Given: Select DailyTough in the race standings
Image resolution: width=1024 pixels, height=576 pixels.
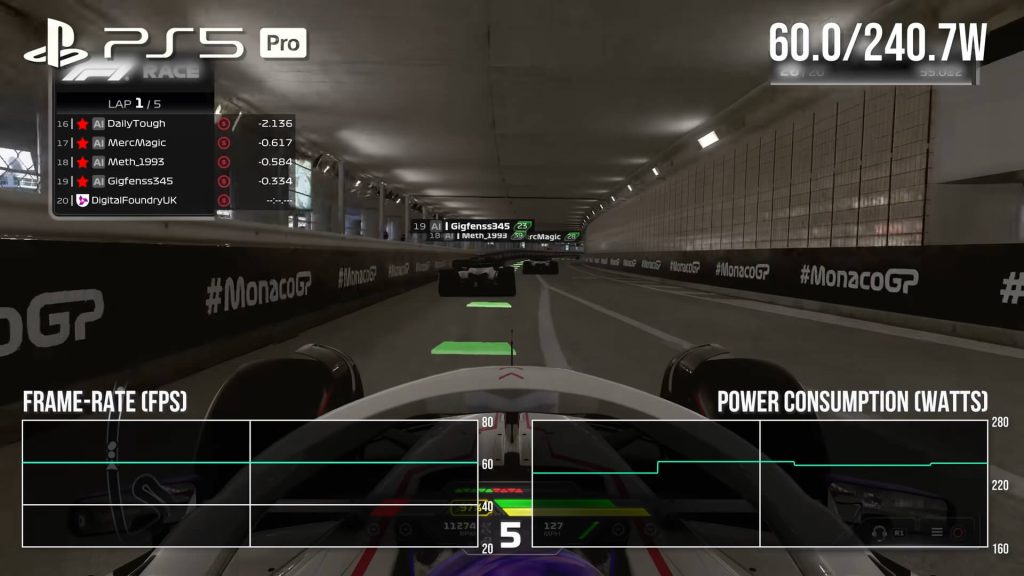Looking at the screenshot, I should (x=136, y=123).
